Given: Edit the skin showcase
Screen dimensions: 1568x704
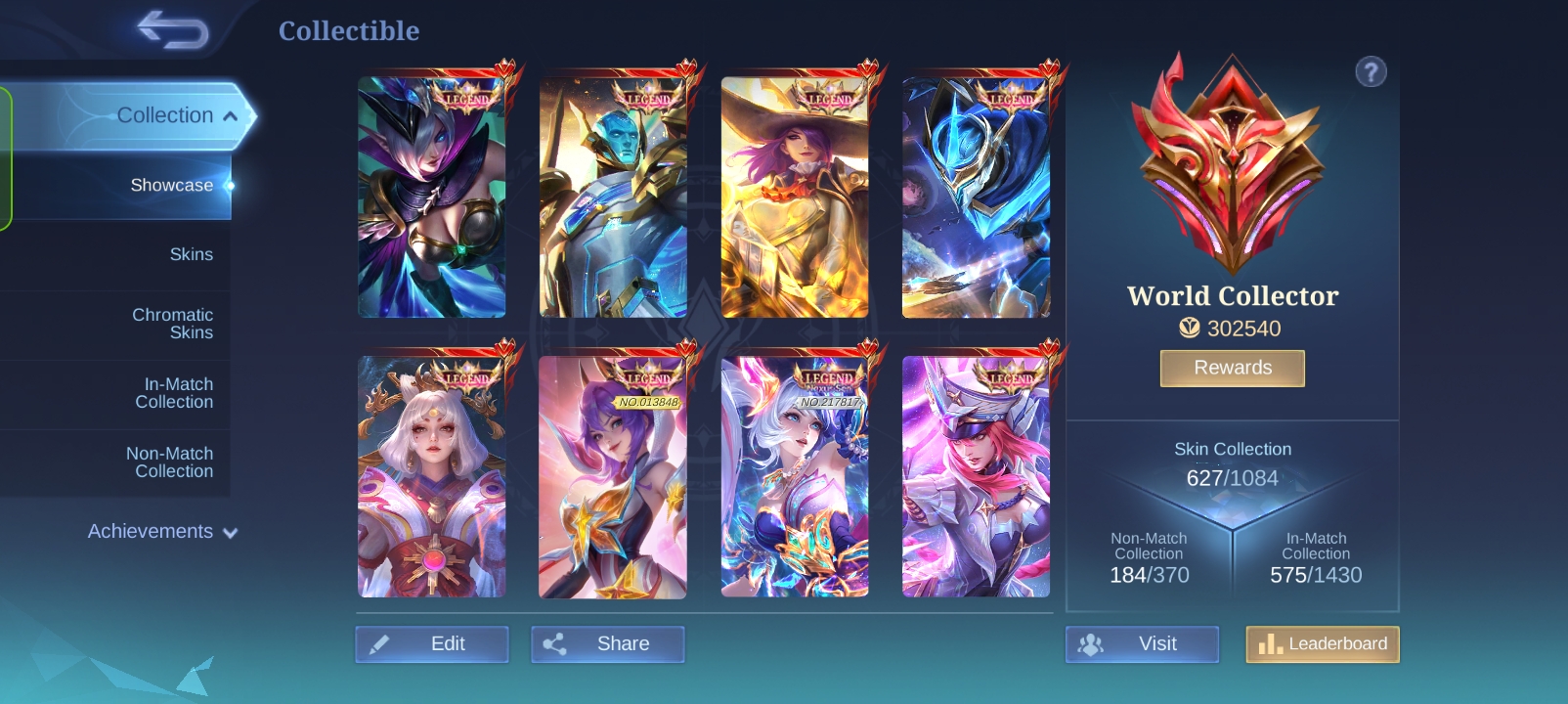Looking at the screenshot, I should click(x=432, y=643).
